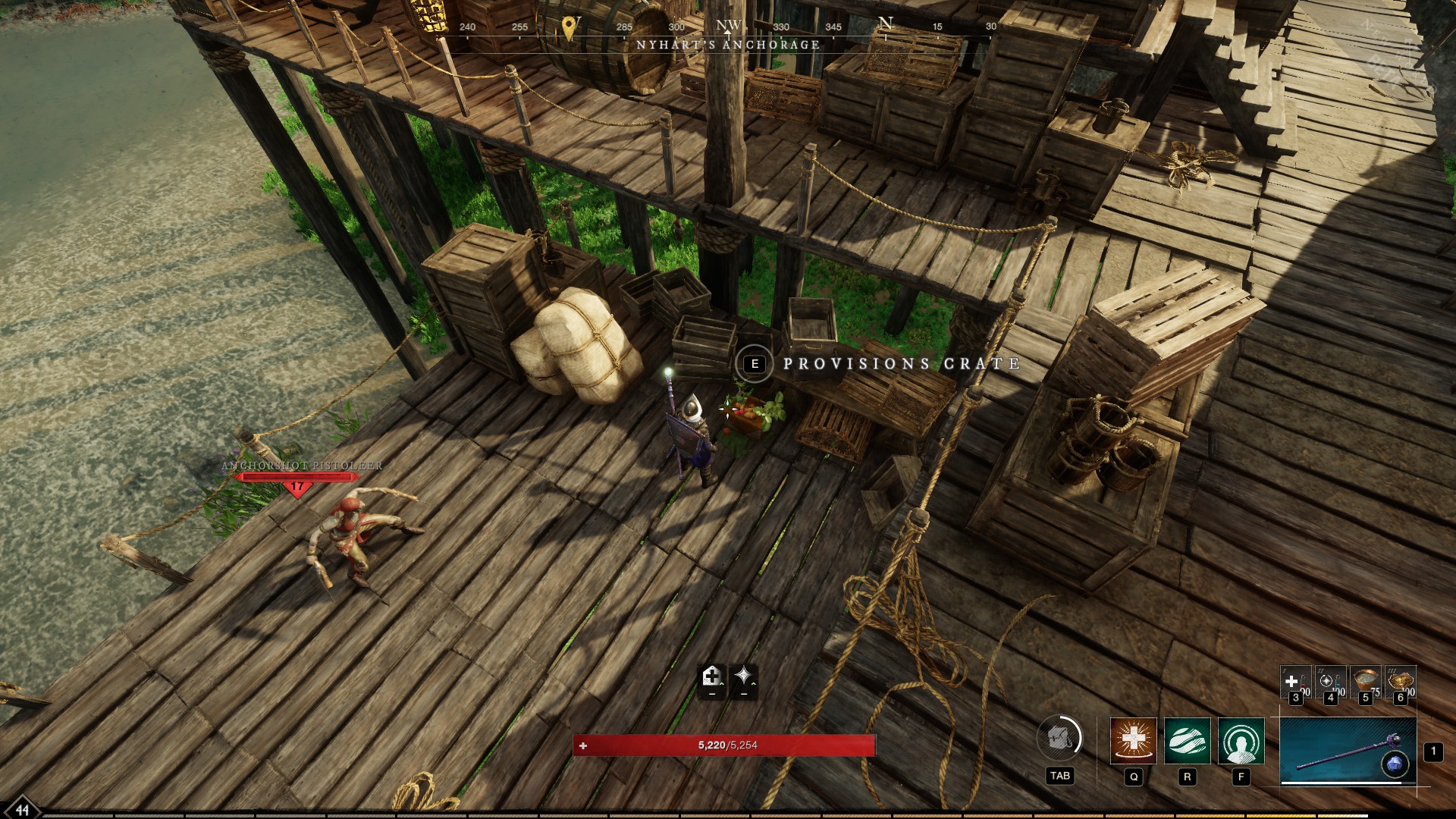Viewport: 1456px width, 819px height.
Task: Click the yellow quest marker on compass
Action: pos(569,28)
